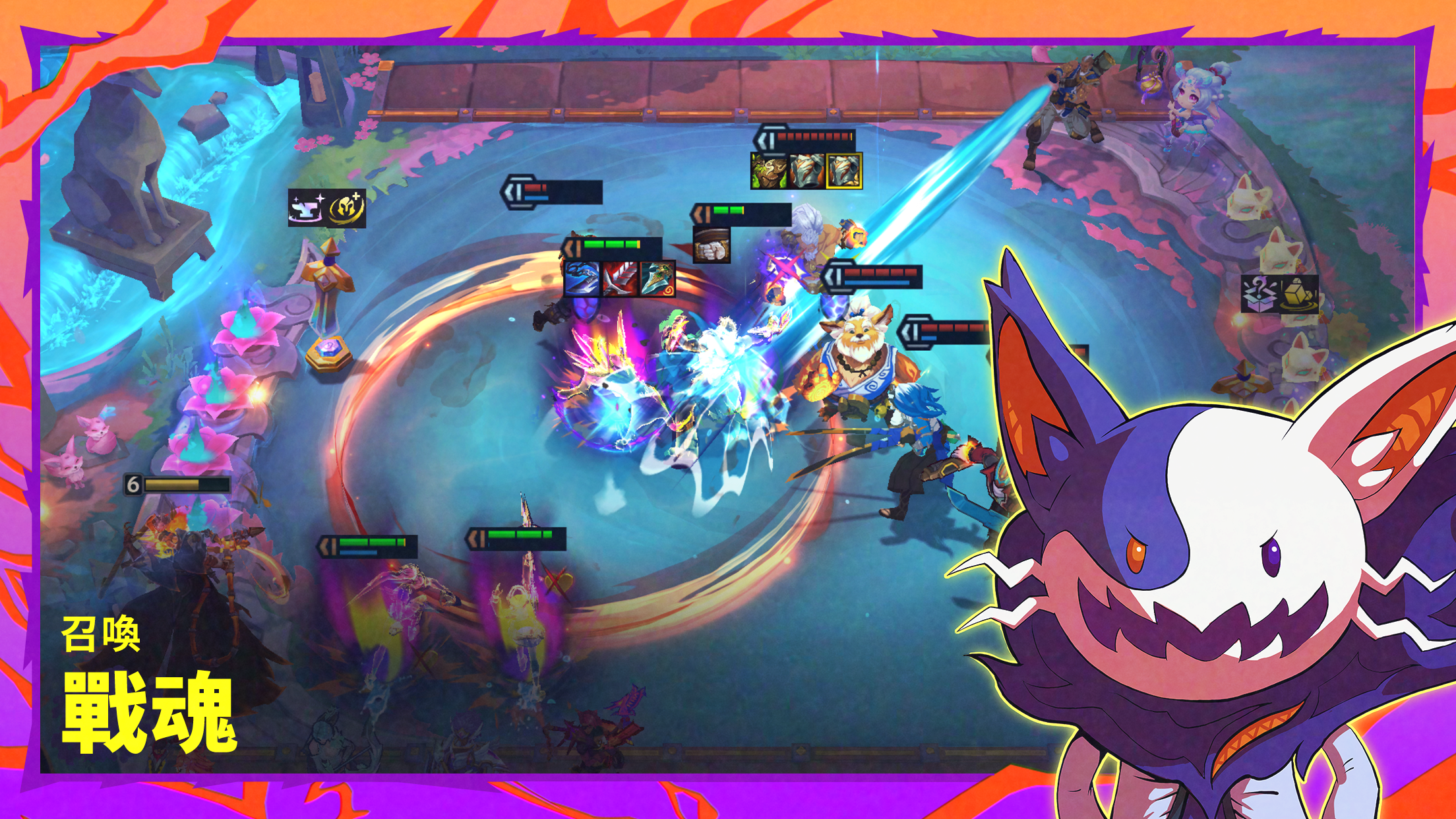Select the prismatic anvil augment icon
Image resolution: width=1456 pixels, height=819 pixels.
point(307,208)
